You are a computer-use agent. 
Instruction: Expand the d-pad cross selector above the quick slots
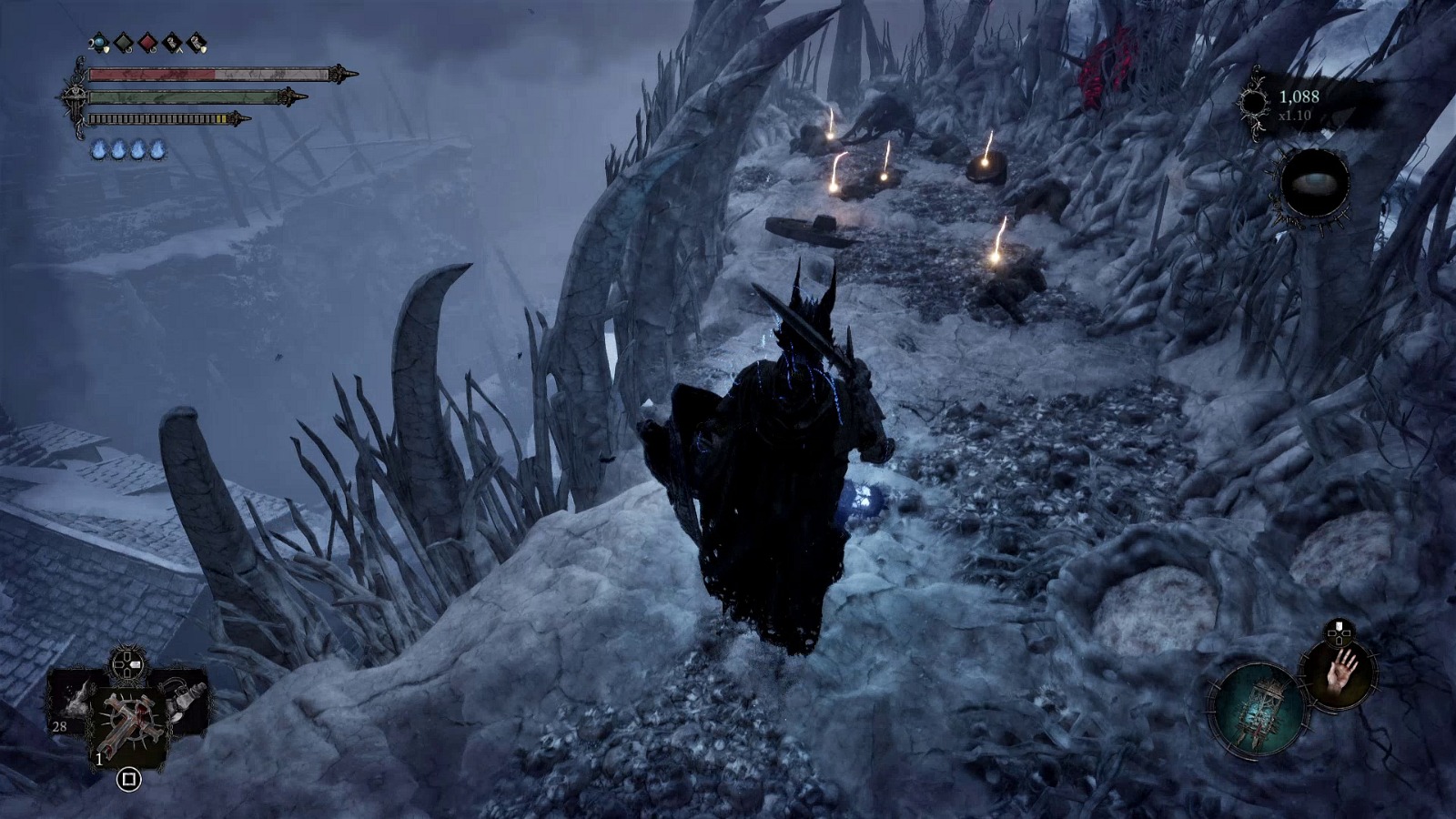pos(126,664)
